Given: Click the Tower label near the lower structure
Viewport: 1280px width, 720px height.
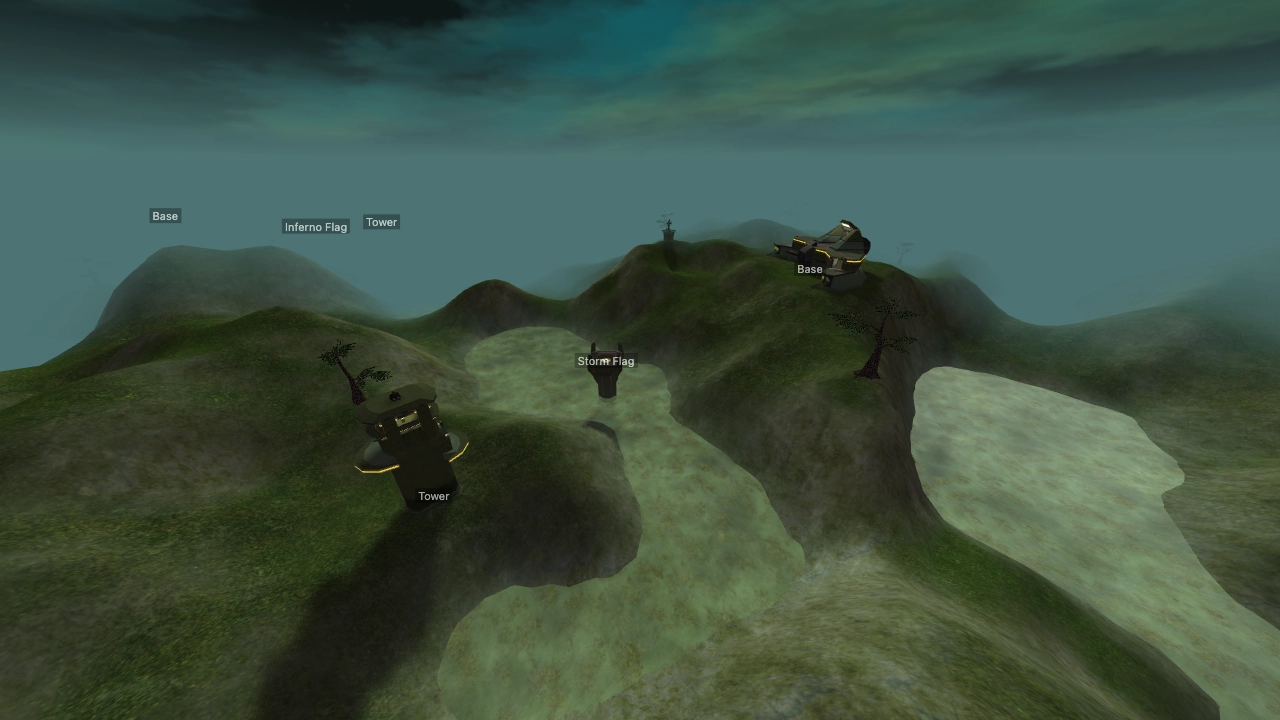Looking at the screenshot, I should (433, 495).
